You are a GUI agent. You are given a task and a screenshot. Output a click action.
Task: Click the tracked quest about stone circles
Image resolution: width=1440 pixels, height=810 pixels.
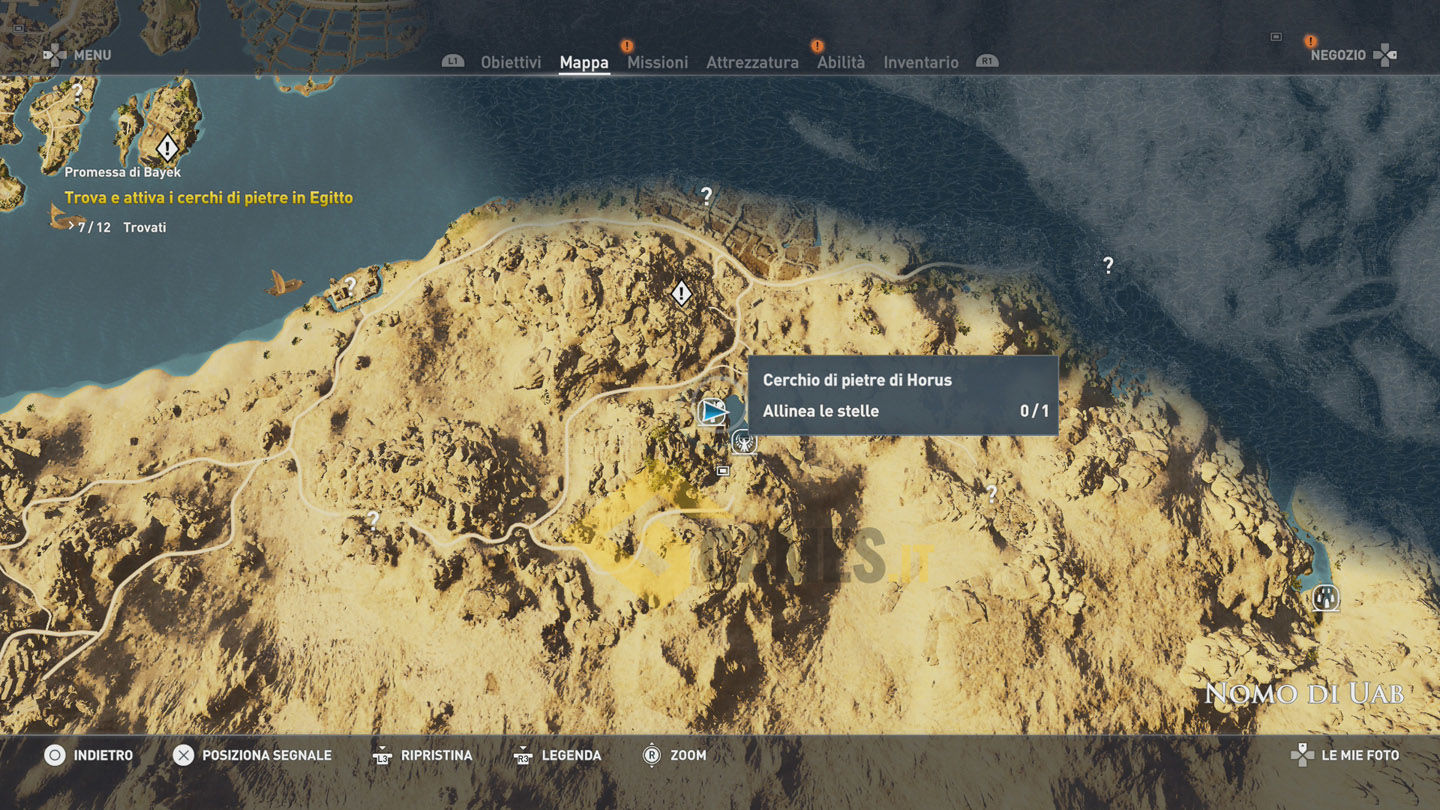tap(208, 198)
